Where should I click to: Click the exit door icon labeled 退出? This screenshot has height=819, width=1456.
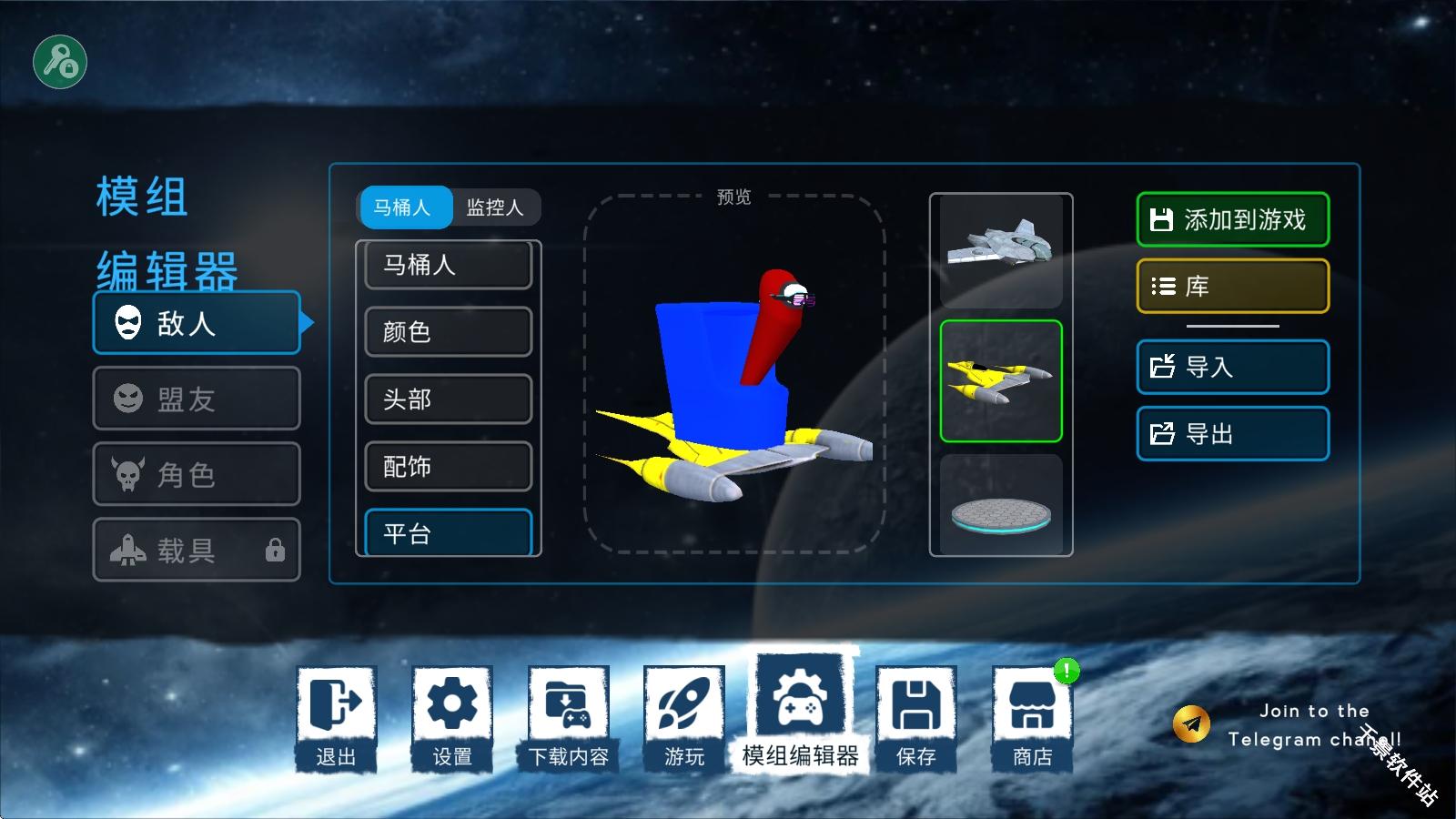click(x=337, y=719)
